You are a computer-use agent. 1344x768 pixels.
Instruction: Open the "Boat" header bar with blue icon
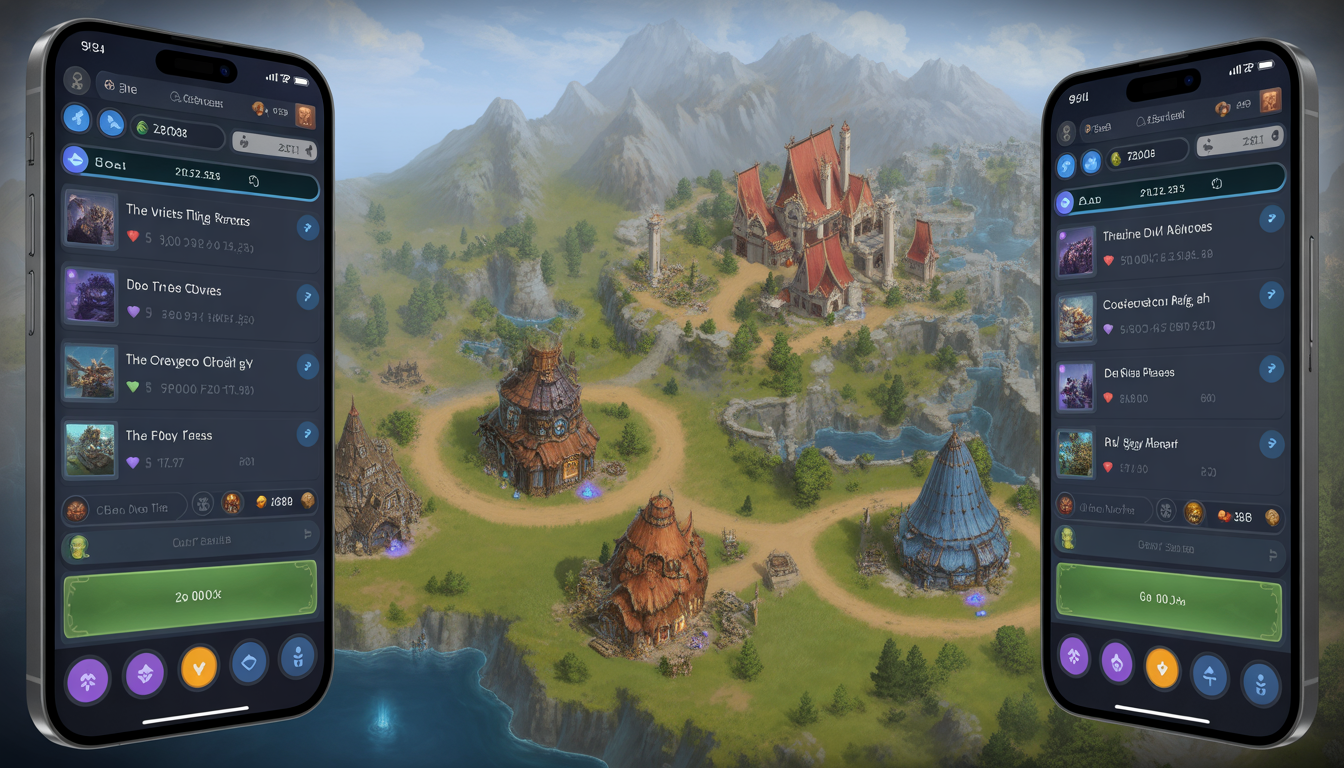pos(190,163)
